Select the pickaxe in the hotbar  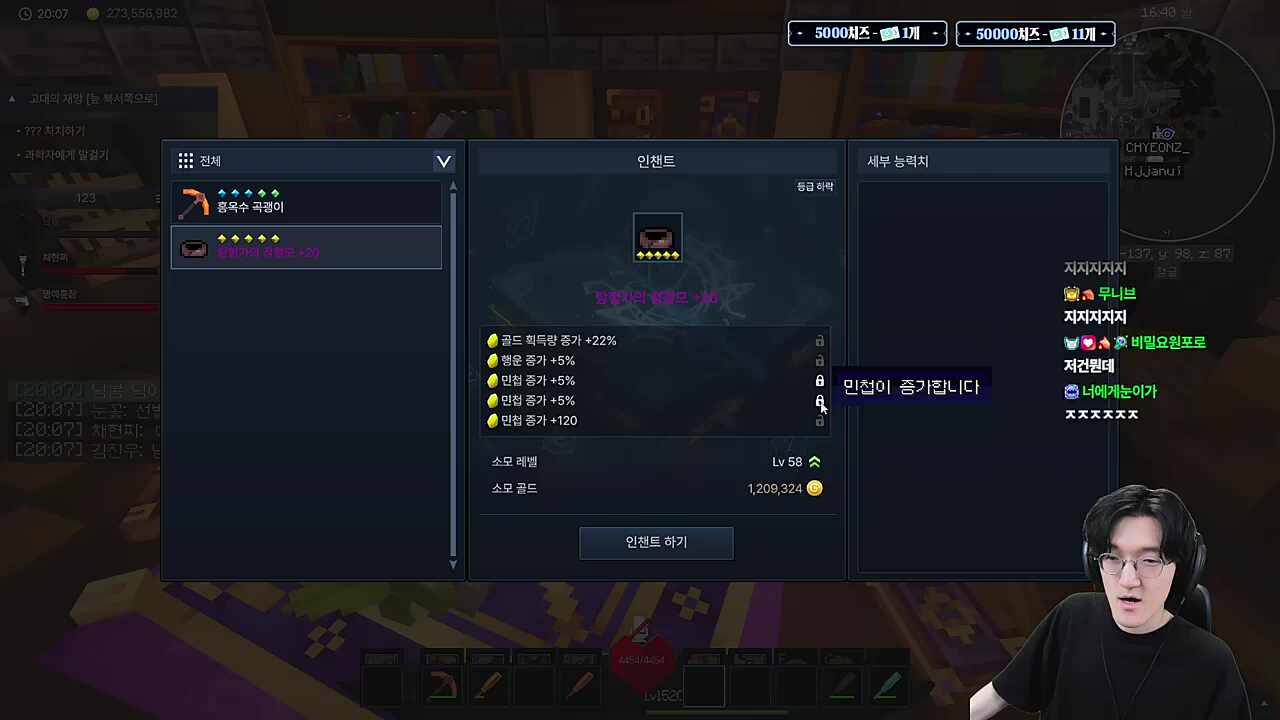tap(442, 685)
